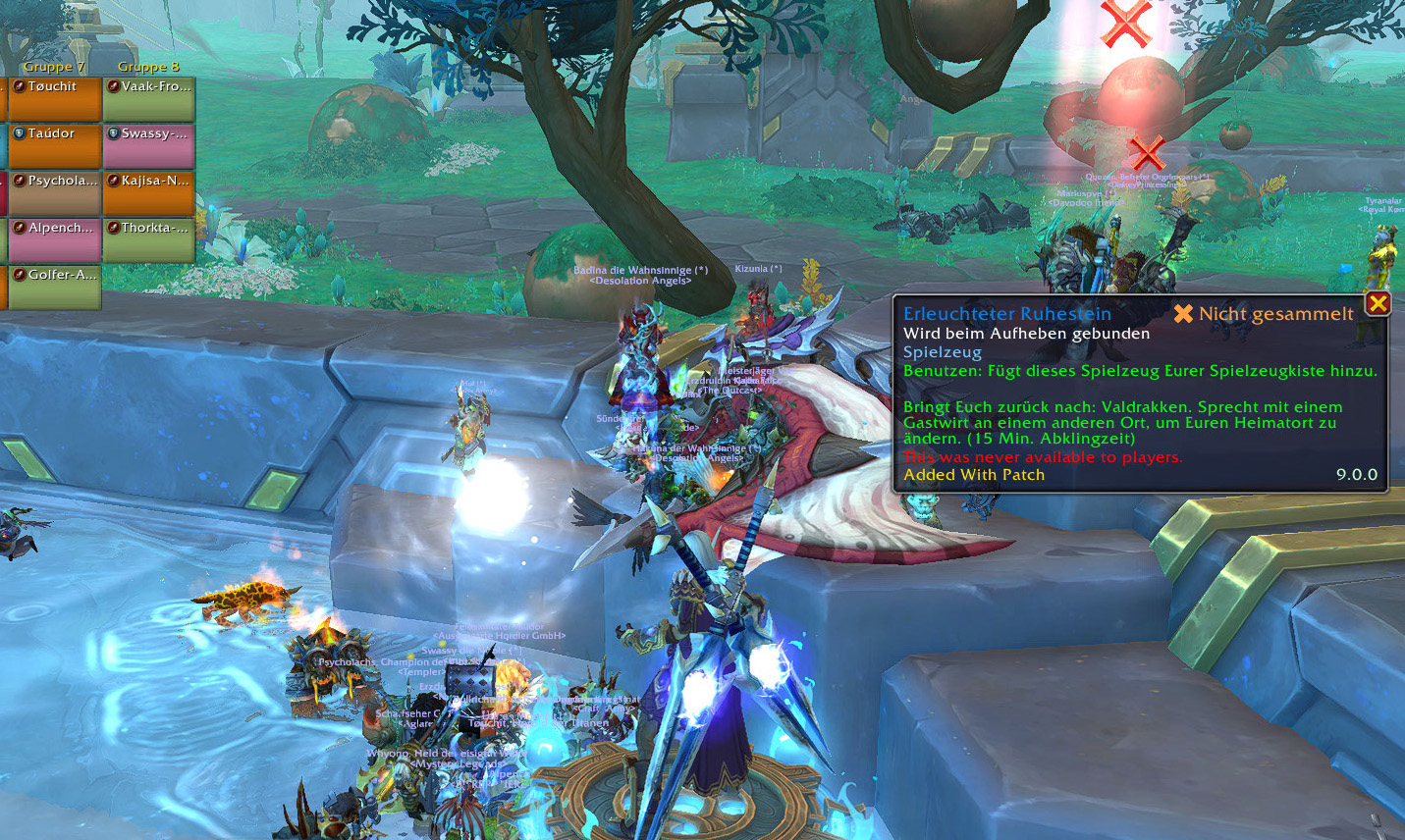Screen dimensions: 1405x840
Task: Select the Golfer-A... raid frame
Action: point(55,288)
